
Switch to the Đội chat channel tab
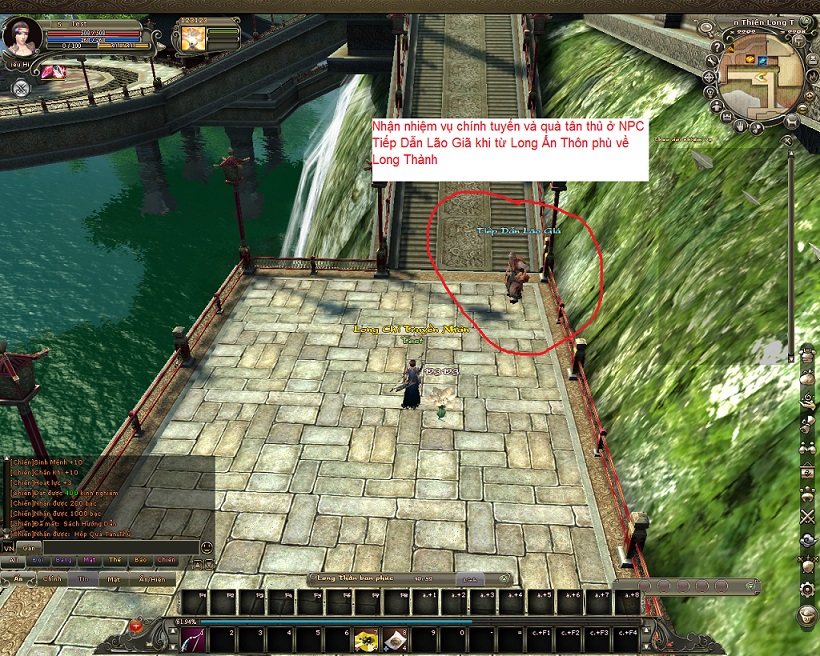pyautogui.click(x=36, y=562)
